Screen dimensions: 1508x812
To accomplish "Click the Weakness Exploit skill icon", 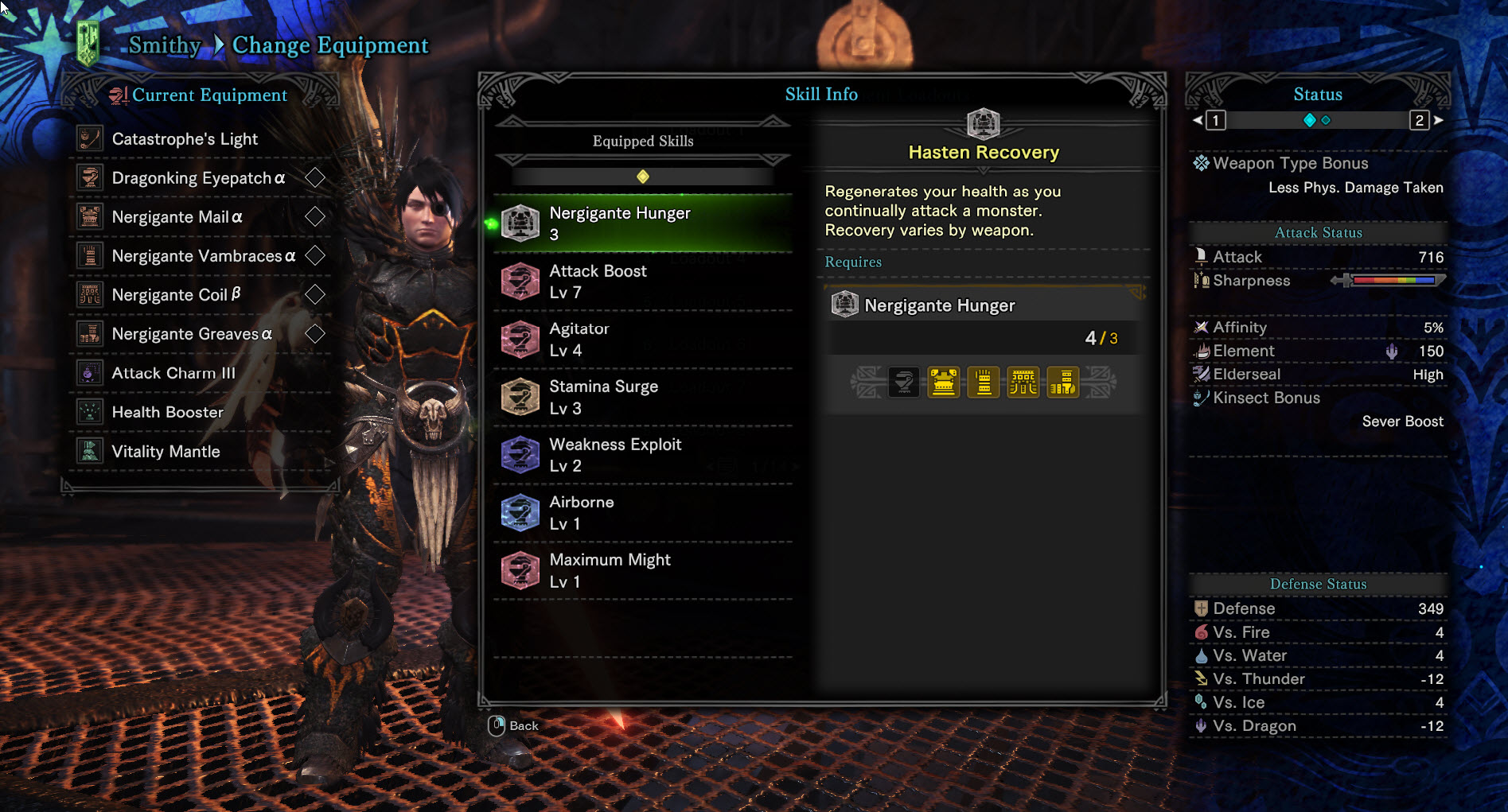I will click(521, 455).
